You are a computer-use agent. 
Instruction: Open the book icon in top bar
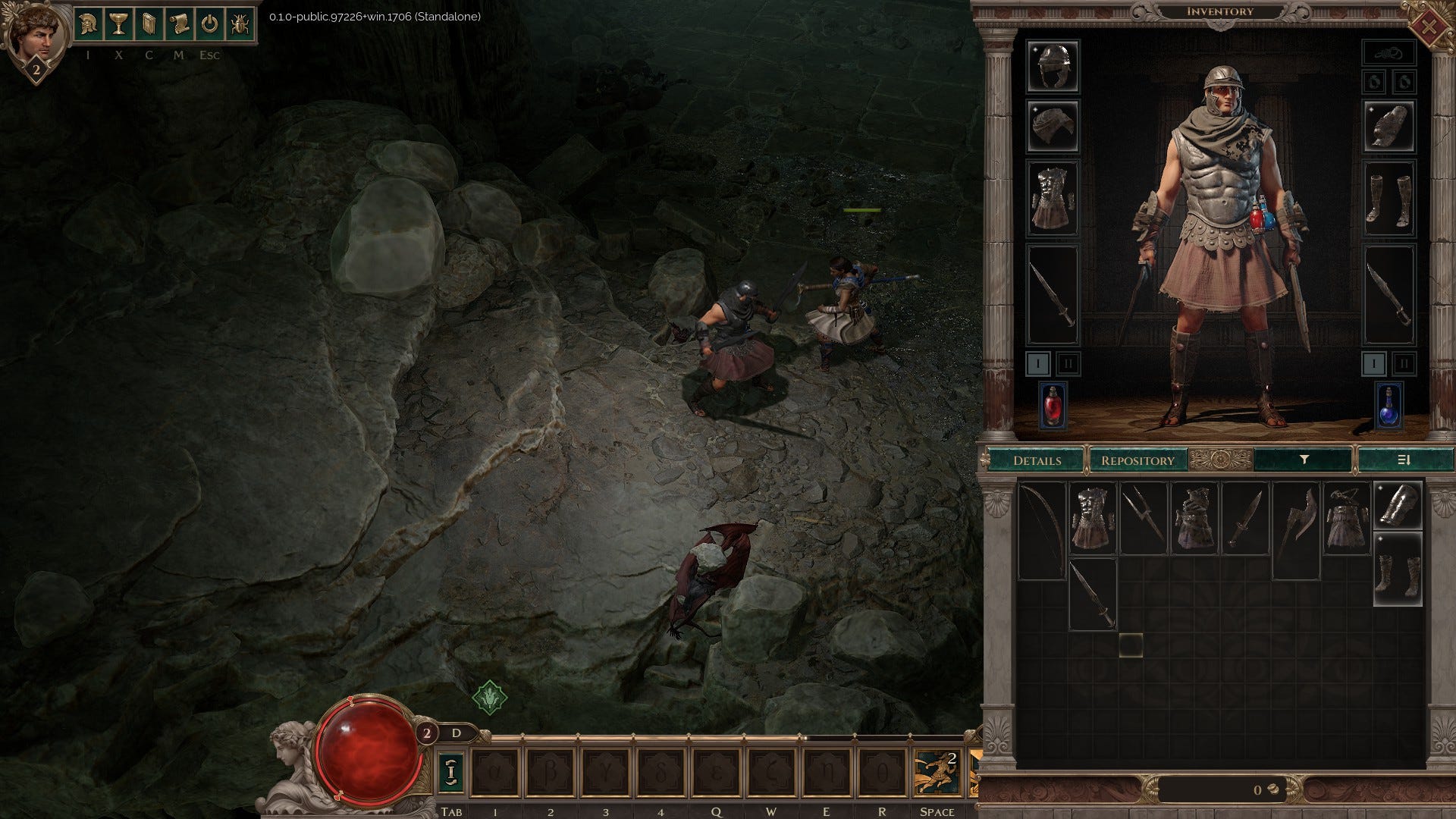coord(149,25)
